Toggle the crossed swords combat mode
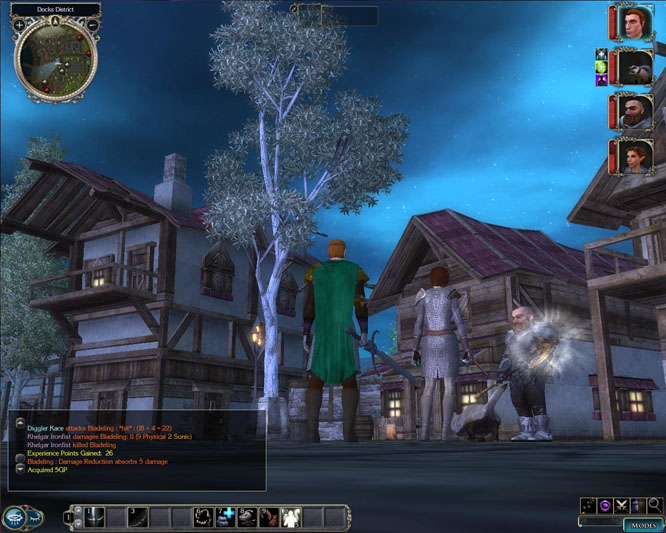 point(621,506)
